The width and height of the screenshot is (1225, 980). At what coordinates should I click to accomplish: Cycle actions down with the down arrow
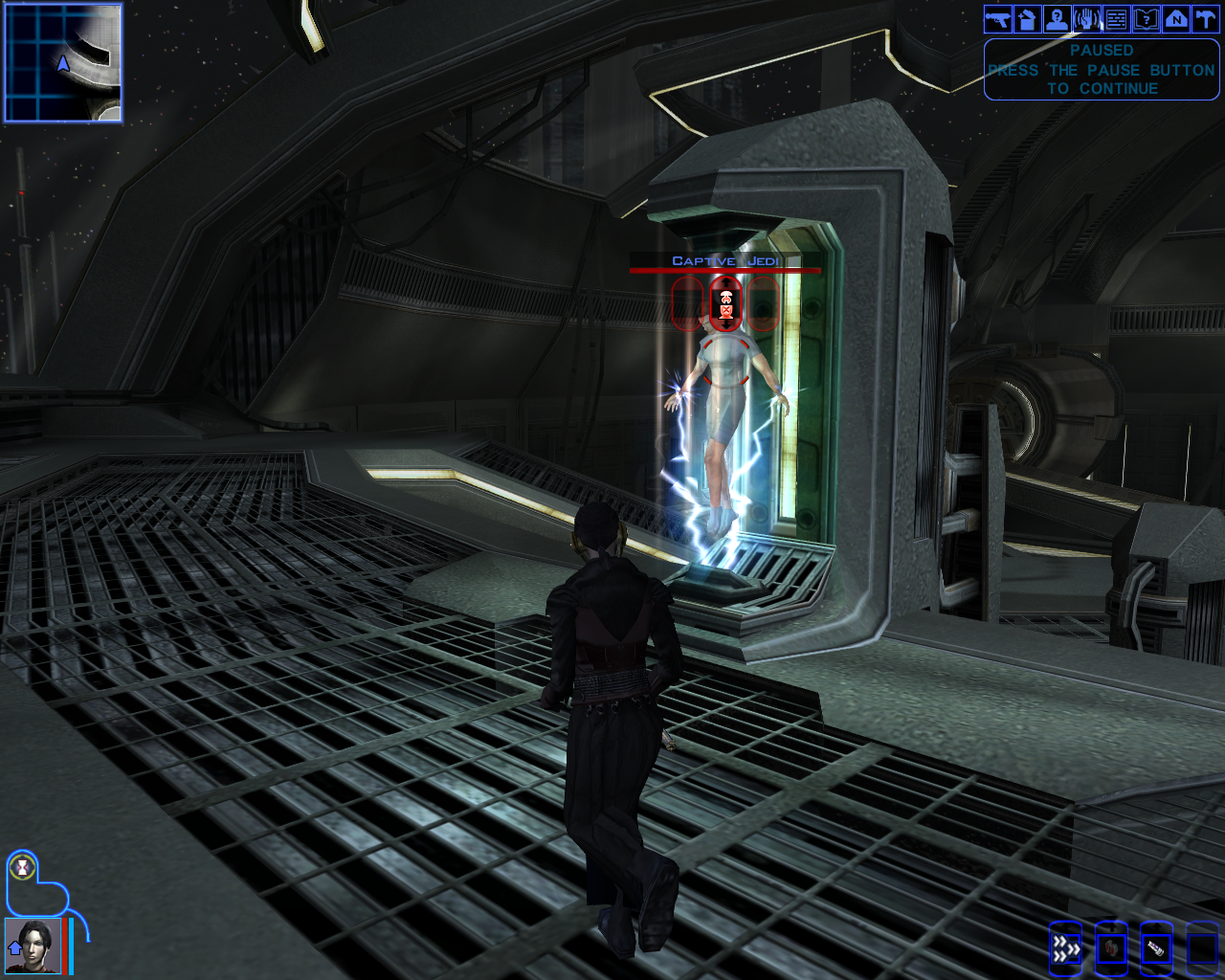[725, 327]
